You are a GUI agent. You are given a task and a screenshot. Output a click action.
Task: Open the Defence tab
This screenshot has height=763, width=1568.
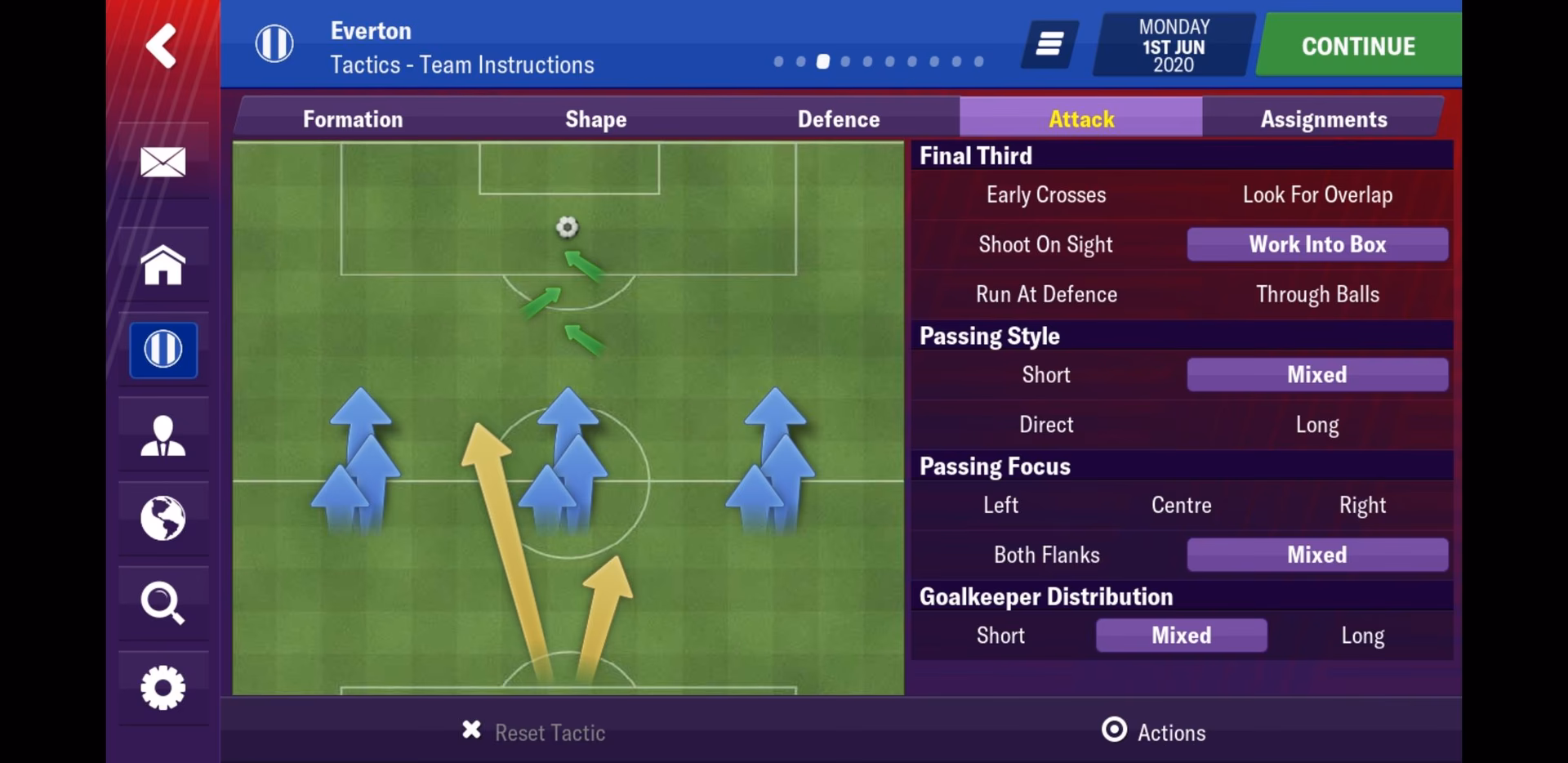click(x=838, y=118)
